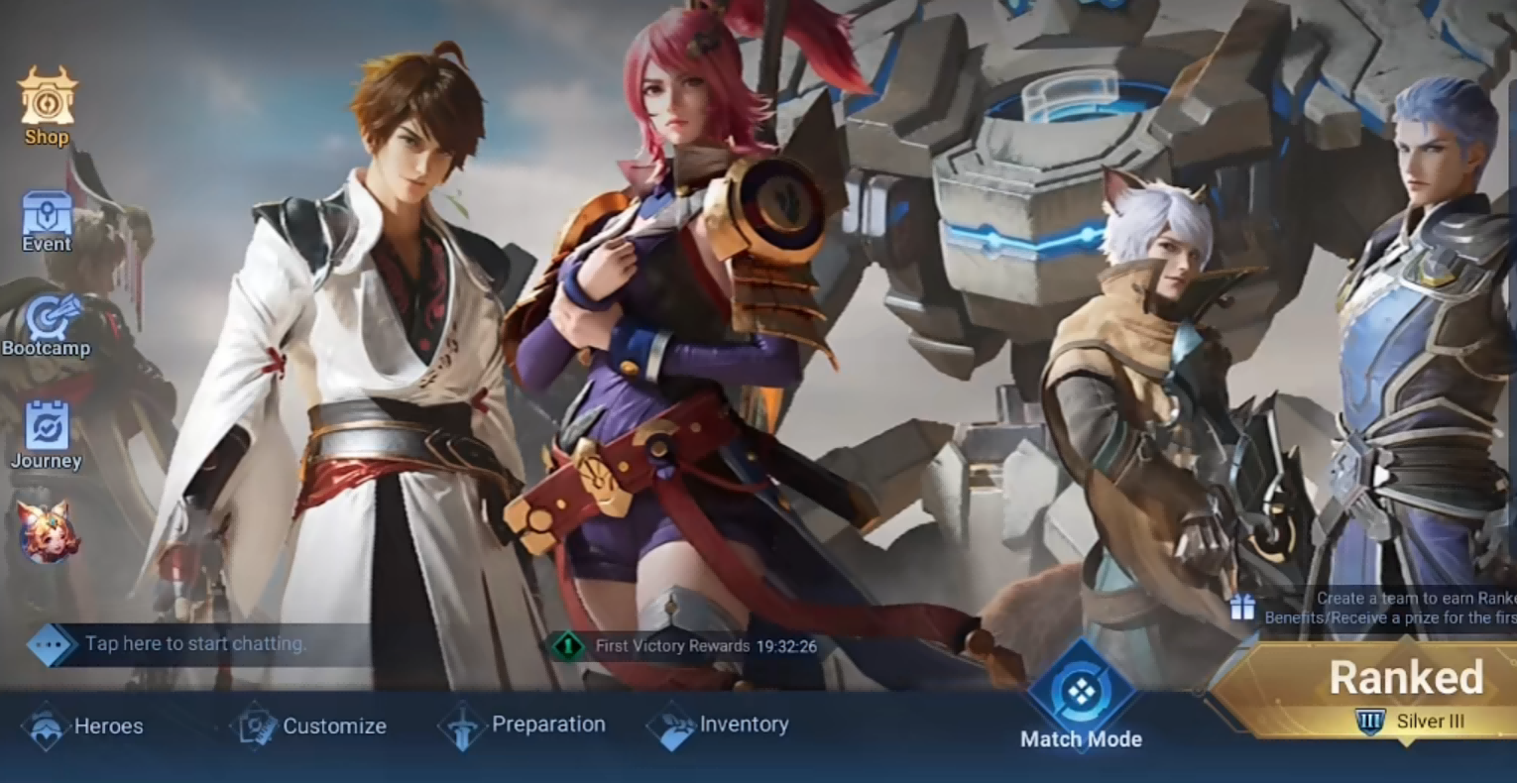The image size is (1517, 784).
Task: Open the Preparation menu
Action: coord(523,726)
